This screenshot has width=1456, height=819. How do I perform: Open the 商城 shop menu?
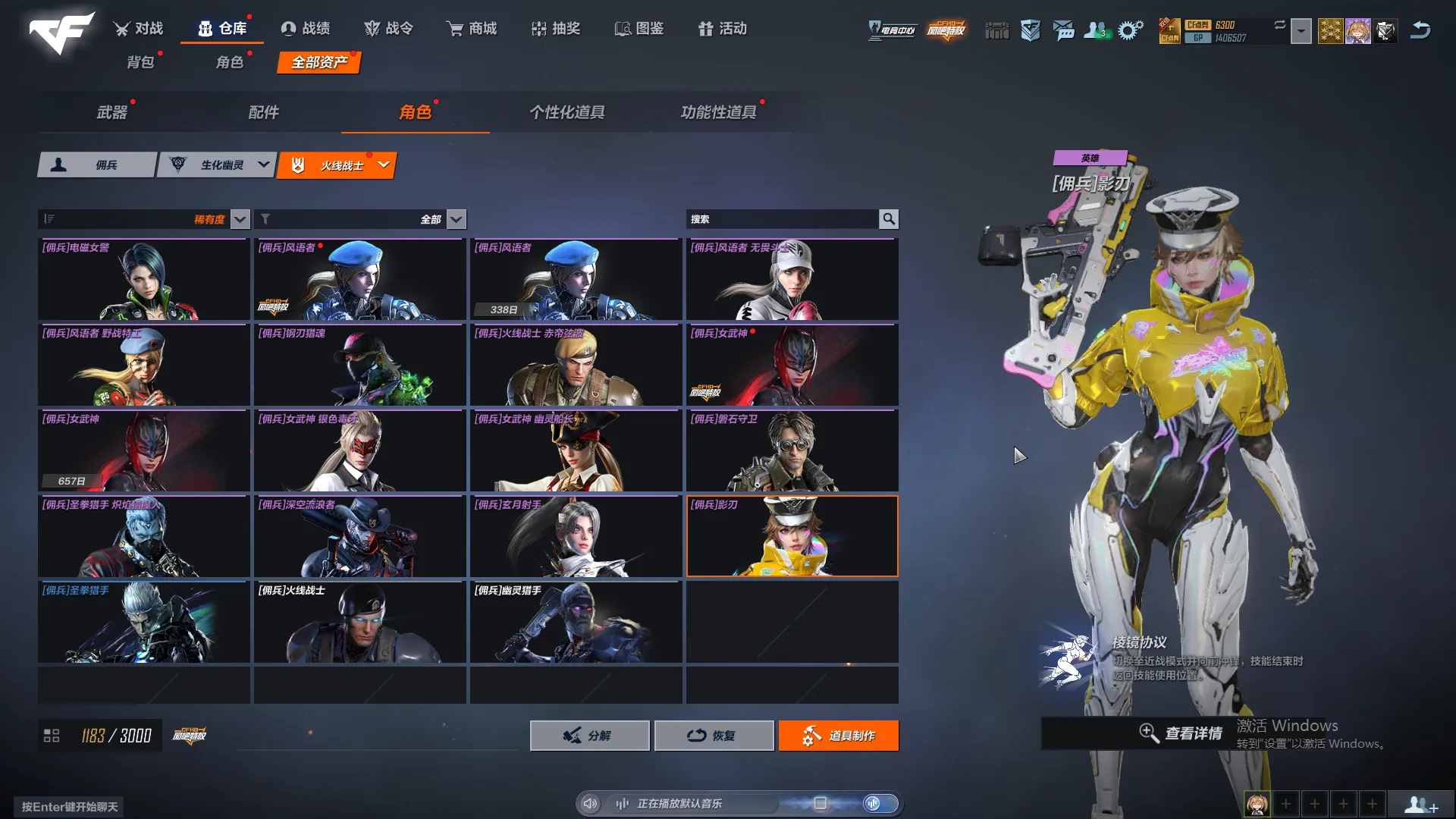[x=472, y=29]
